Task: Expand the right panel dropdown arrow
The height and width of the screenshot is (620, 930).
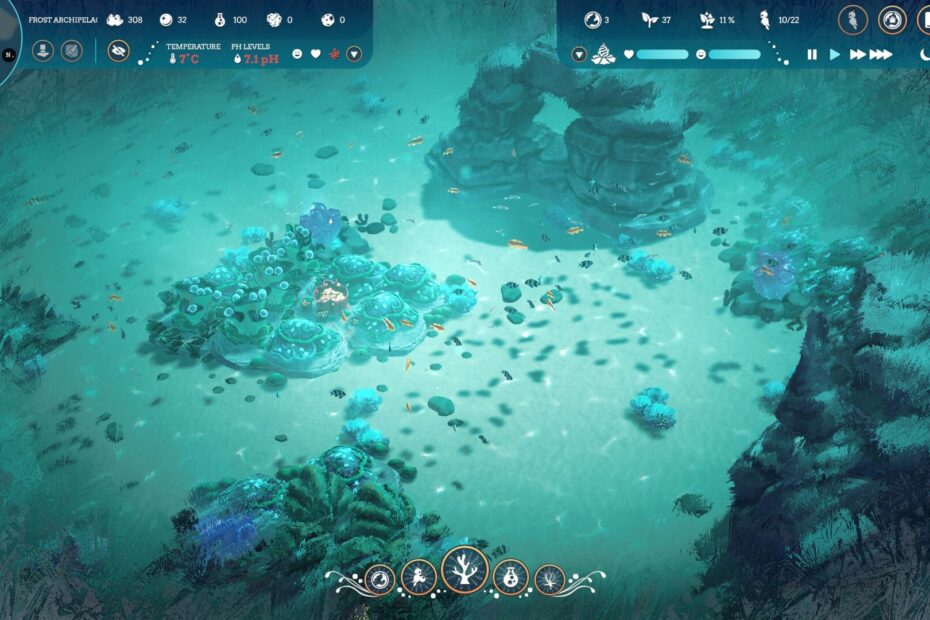Action: [x=579, y=54]
